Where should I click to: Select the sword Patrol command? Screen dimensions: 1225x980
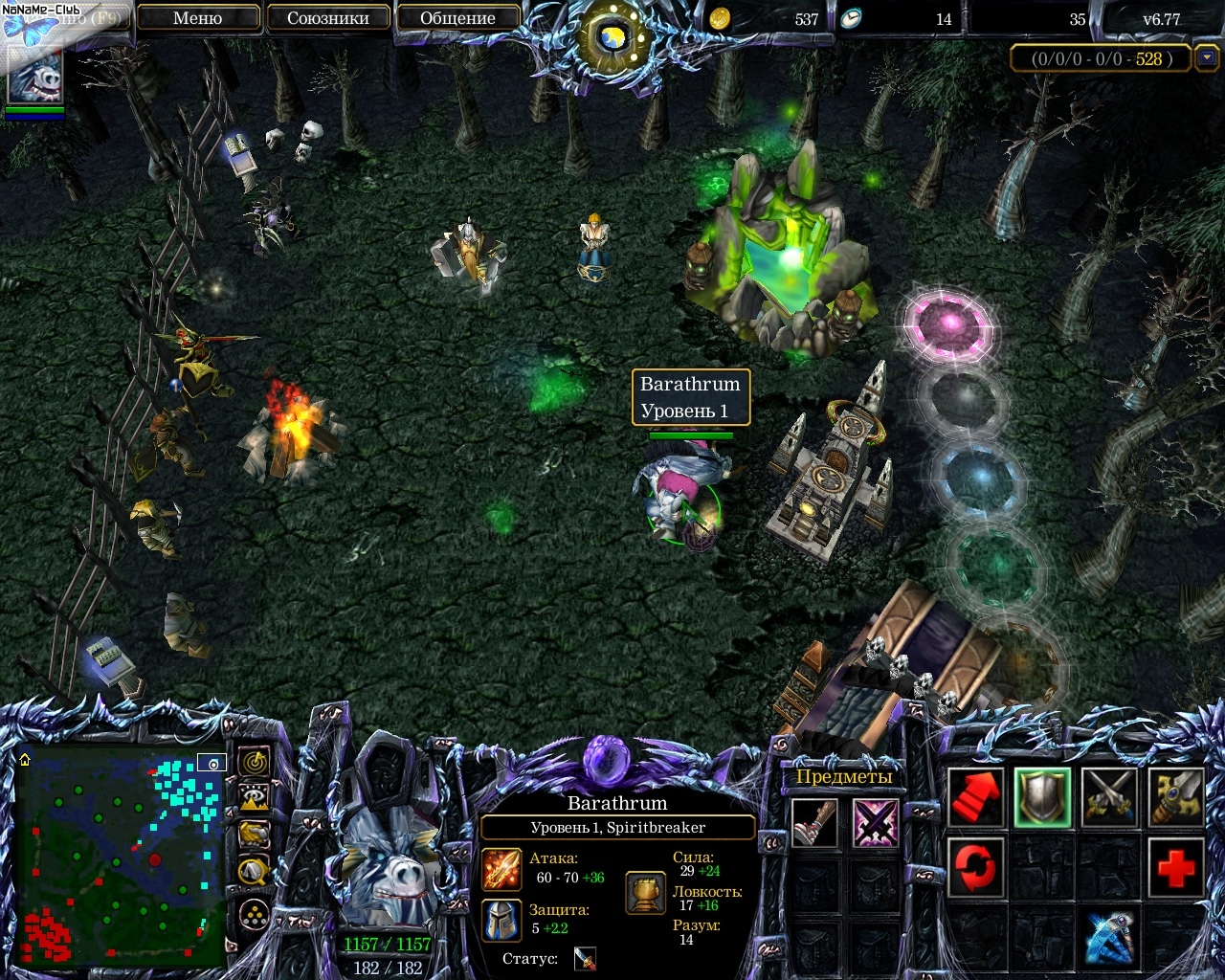1174,798
